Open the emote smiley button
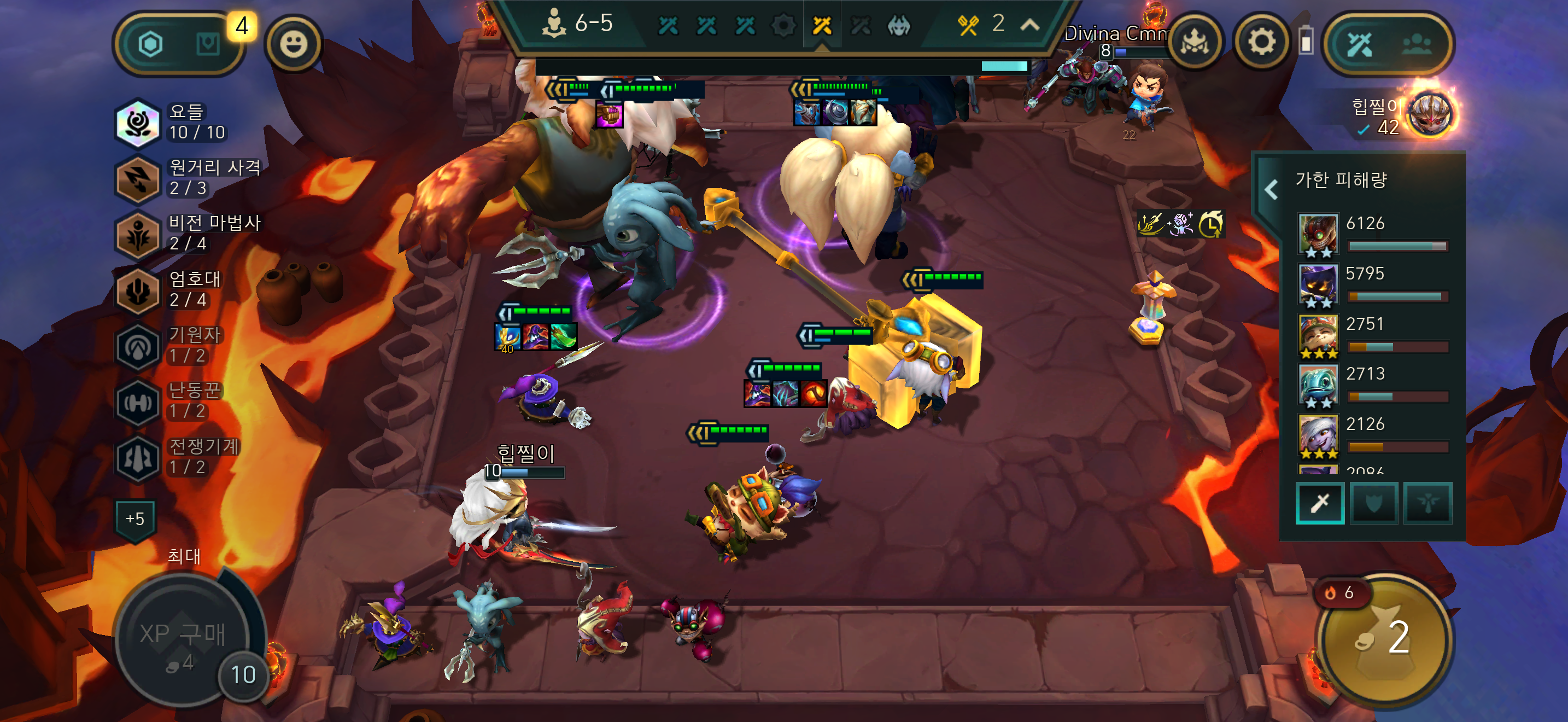The width and height of the screenshot is (1568, 722). (x=294, y=44)
